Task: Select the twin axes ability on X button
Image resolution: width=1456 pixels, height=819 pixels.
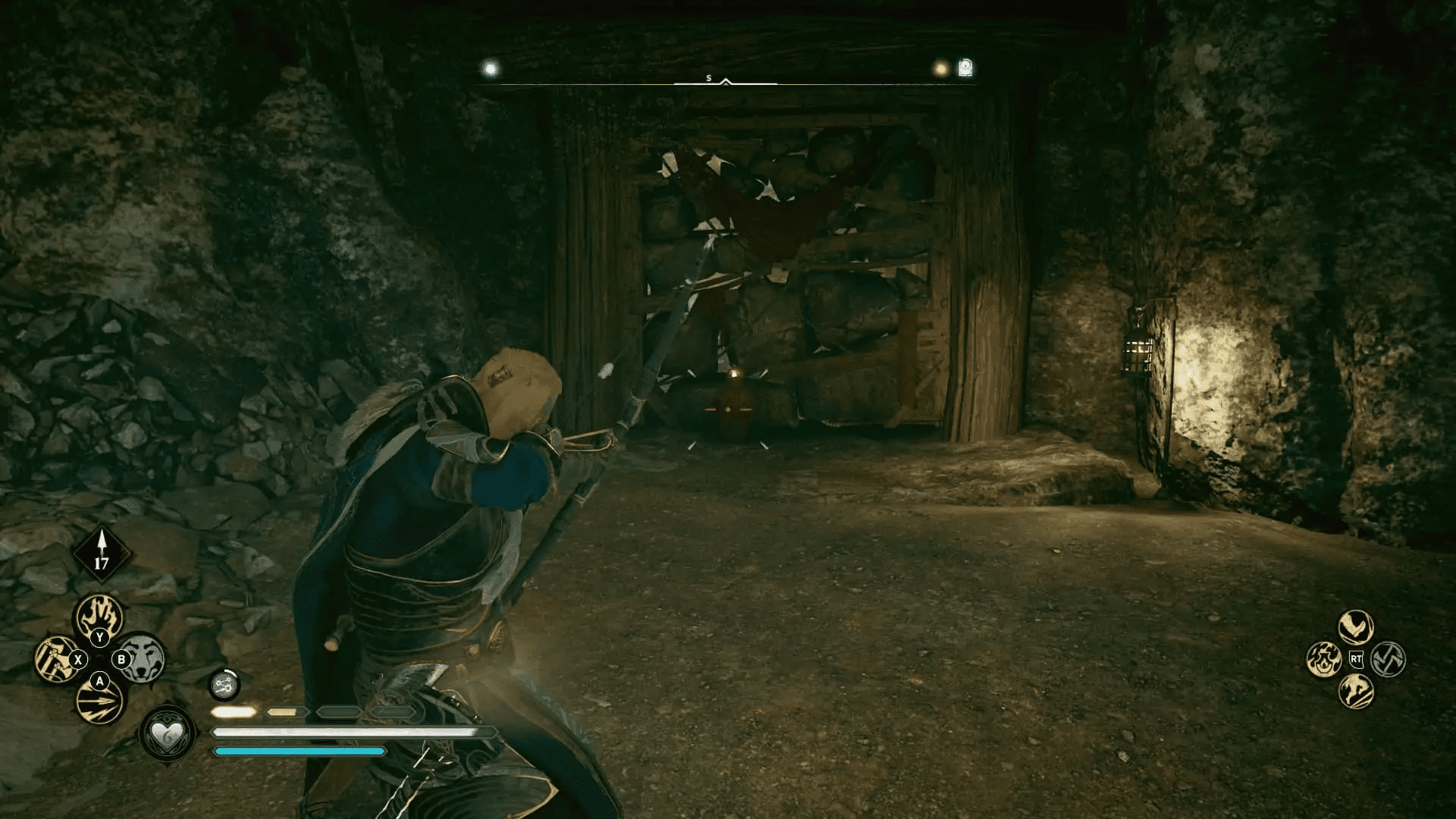Action: pyautogui.click(x=55, y=658)
